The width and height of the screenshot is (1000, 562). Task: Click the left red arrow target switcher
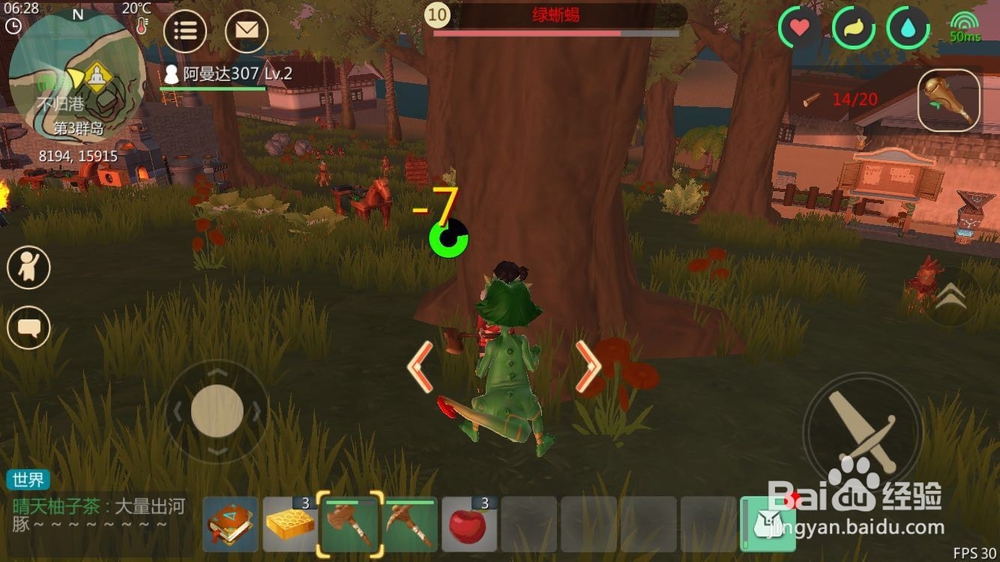pyautogui.click(x=420, y=366)
